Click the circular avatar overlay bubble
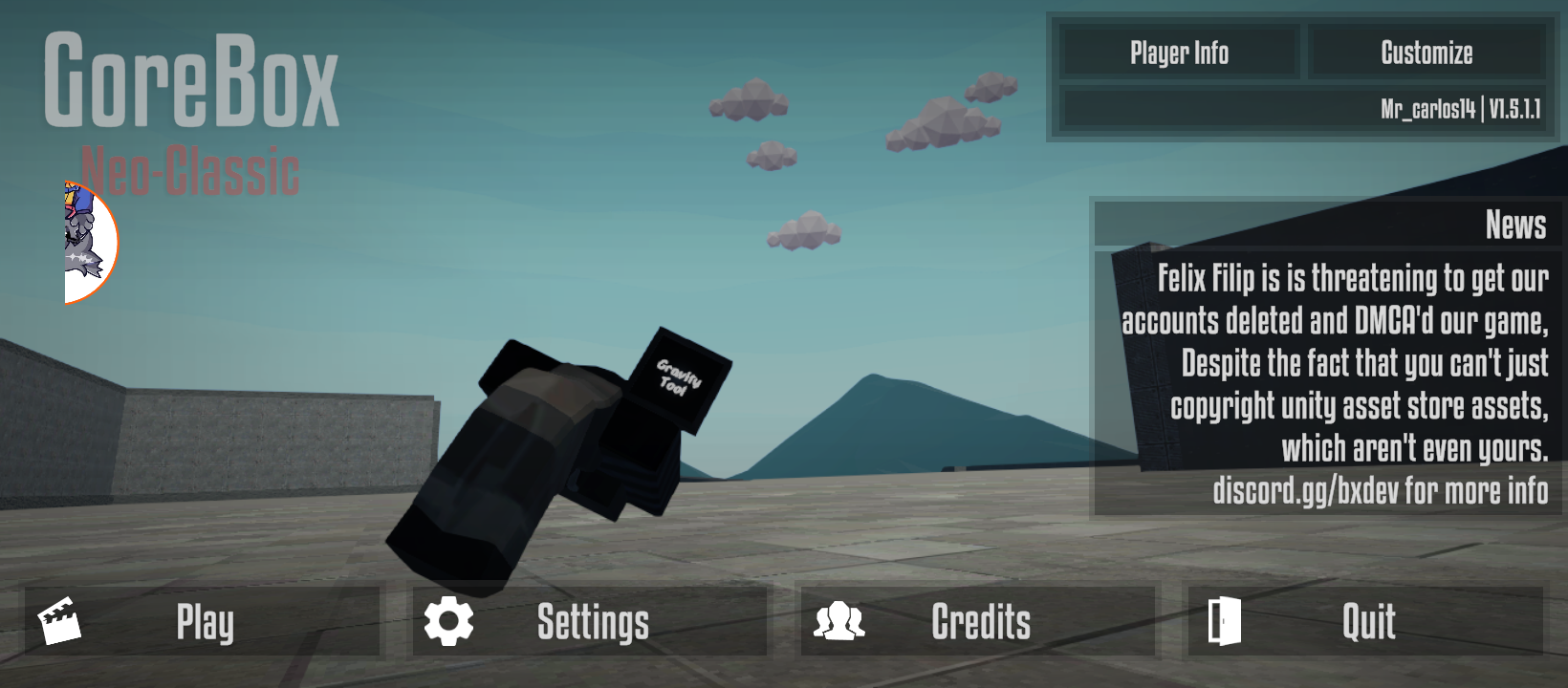The height and width of the screenshot is (688, 1568). point(90,243)
